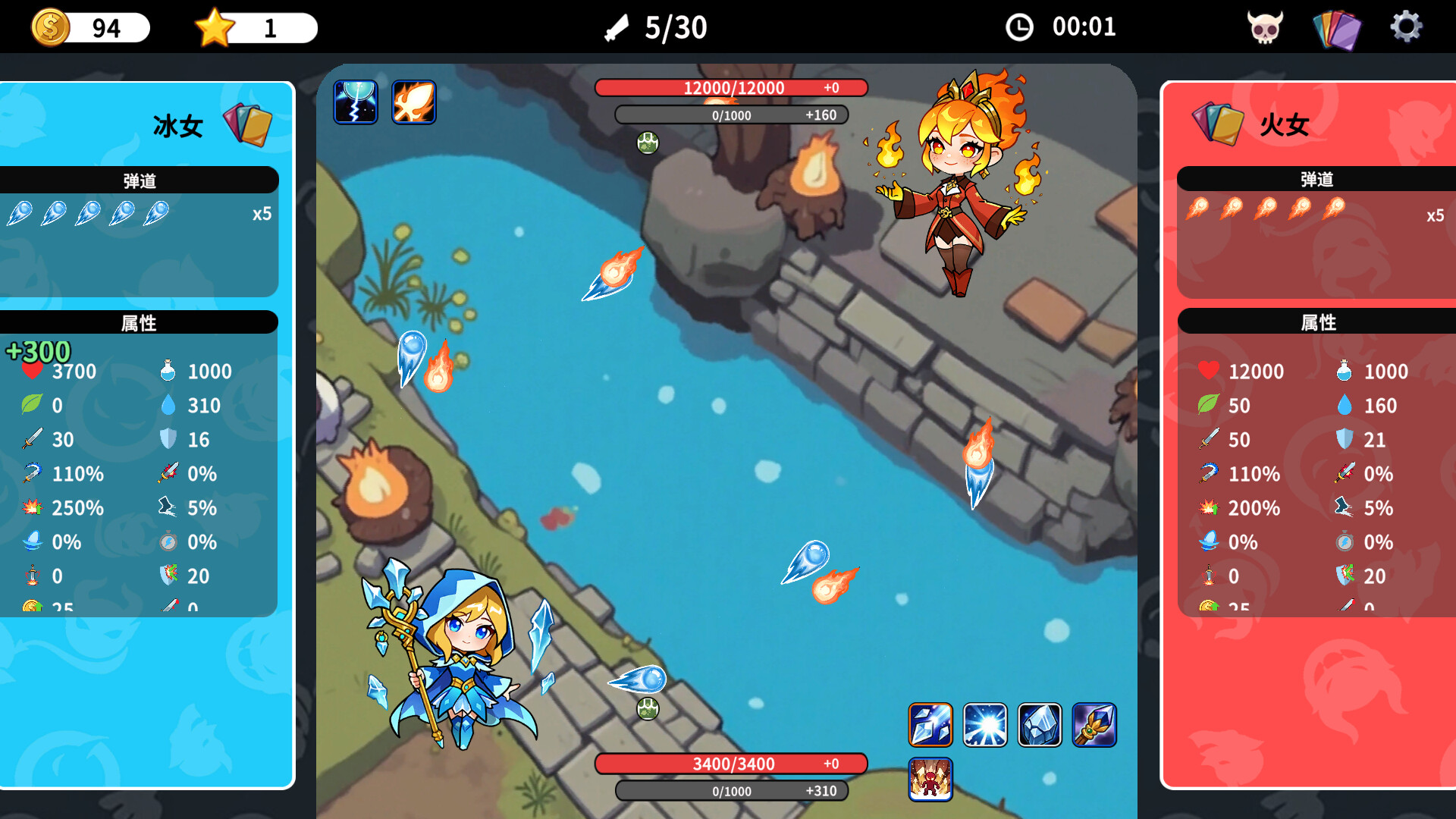Select the frost nova burst skill icon
The width and height of the screenshot is (1456, 819).
tap(986, 724)
